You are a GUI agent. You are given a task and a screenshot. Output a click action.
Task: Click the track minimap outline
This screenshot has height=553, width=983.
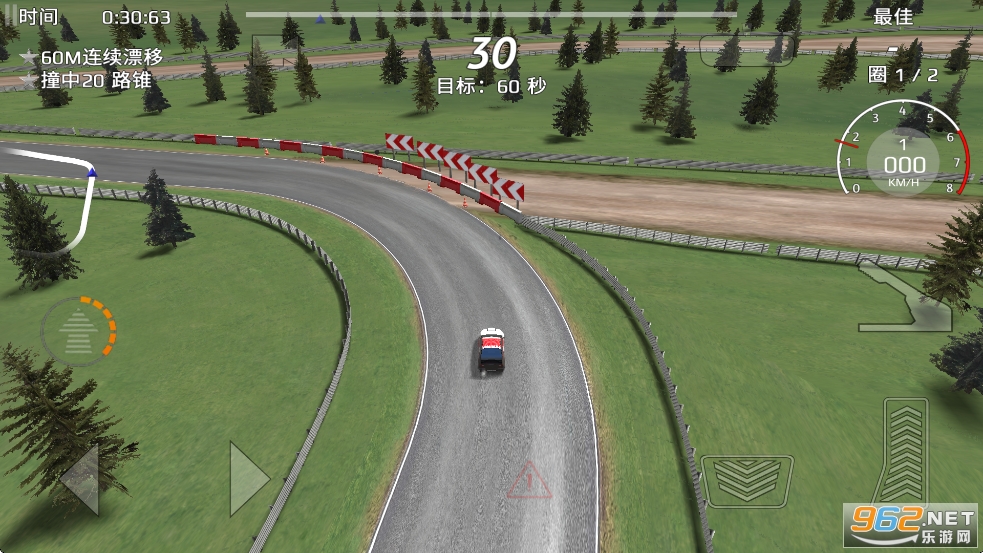tap(50, 202)
